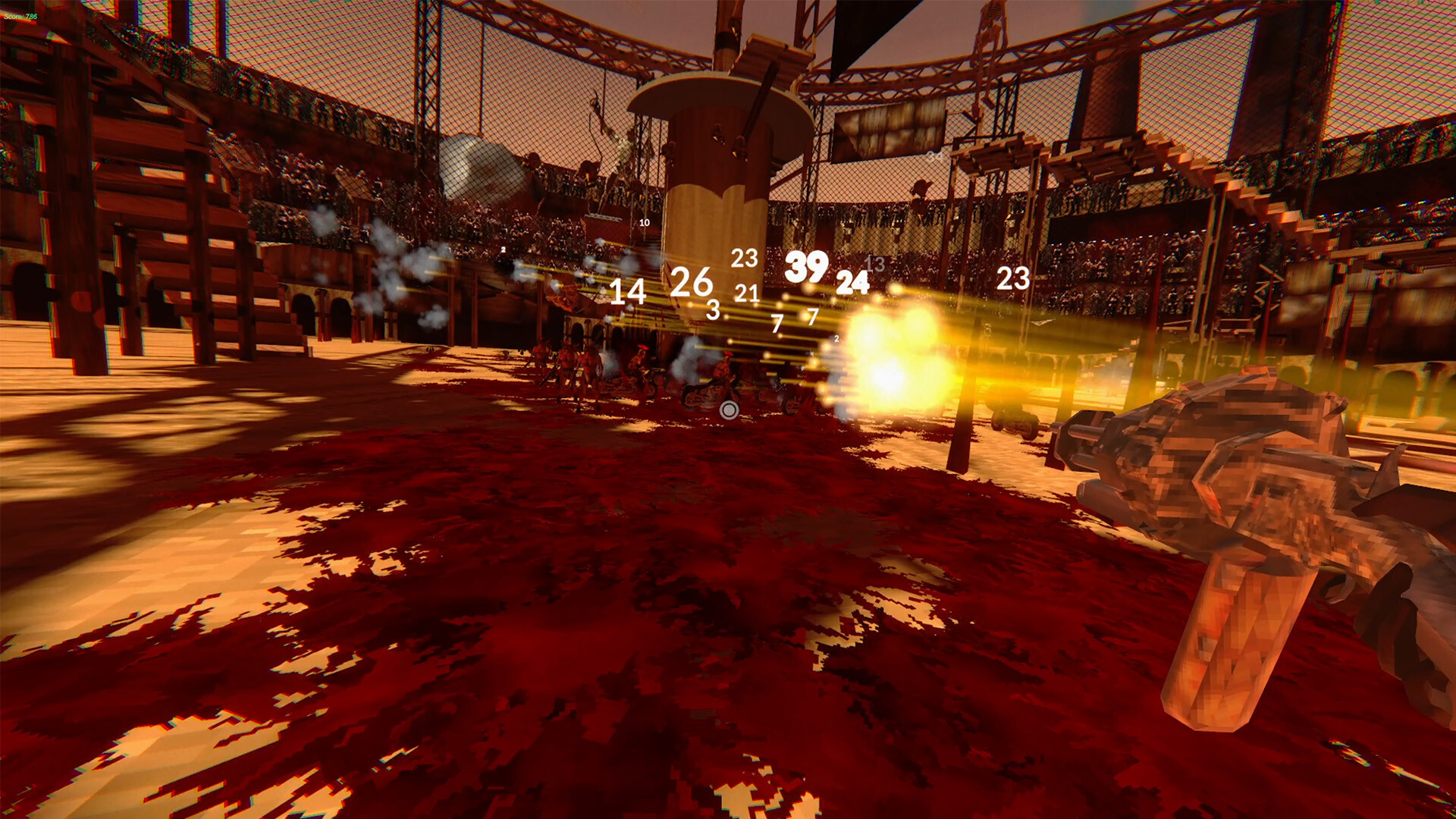
Task: Click the small 10 damage number upper left
Action: (x=644, y=222)
